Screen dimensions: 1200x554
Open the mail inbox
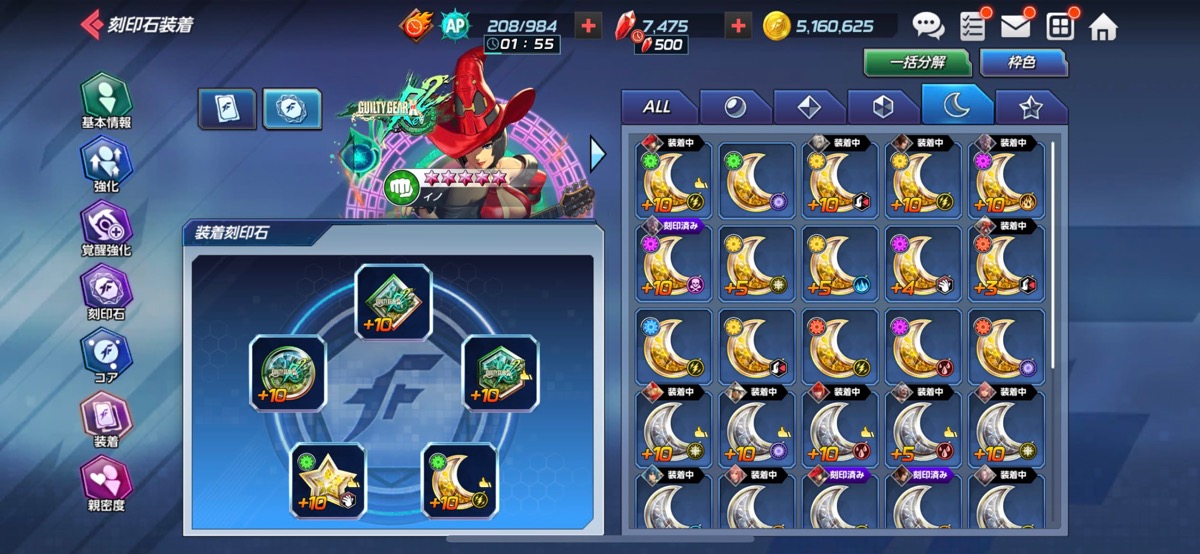(x=1016, y=27)
